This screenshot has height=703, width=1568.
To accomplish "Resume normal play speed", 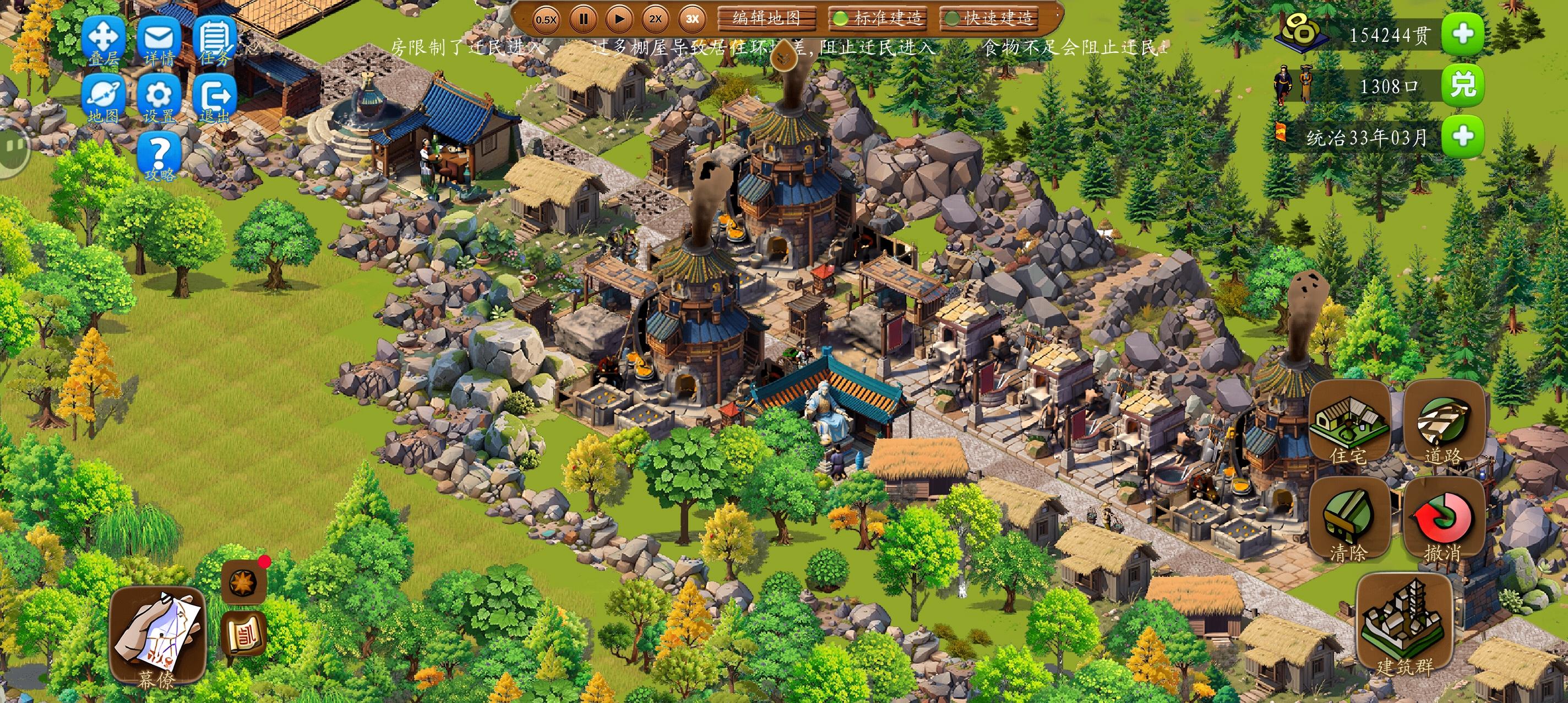I will pos(619,19).
